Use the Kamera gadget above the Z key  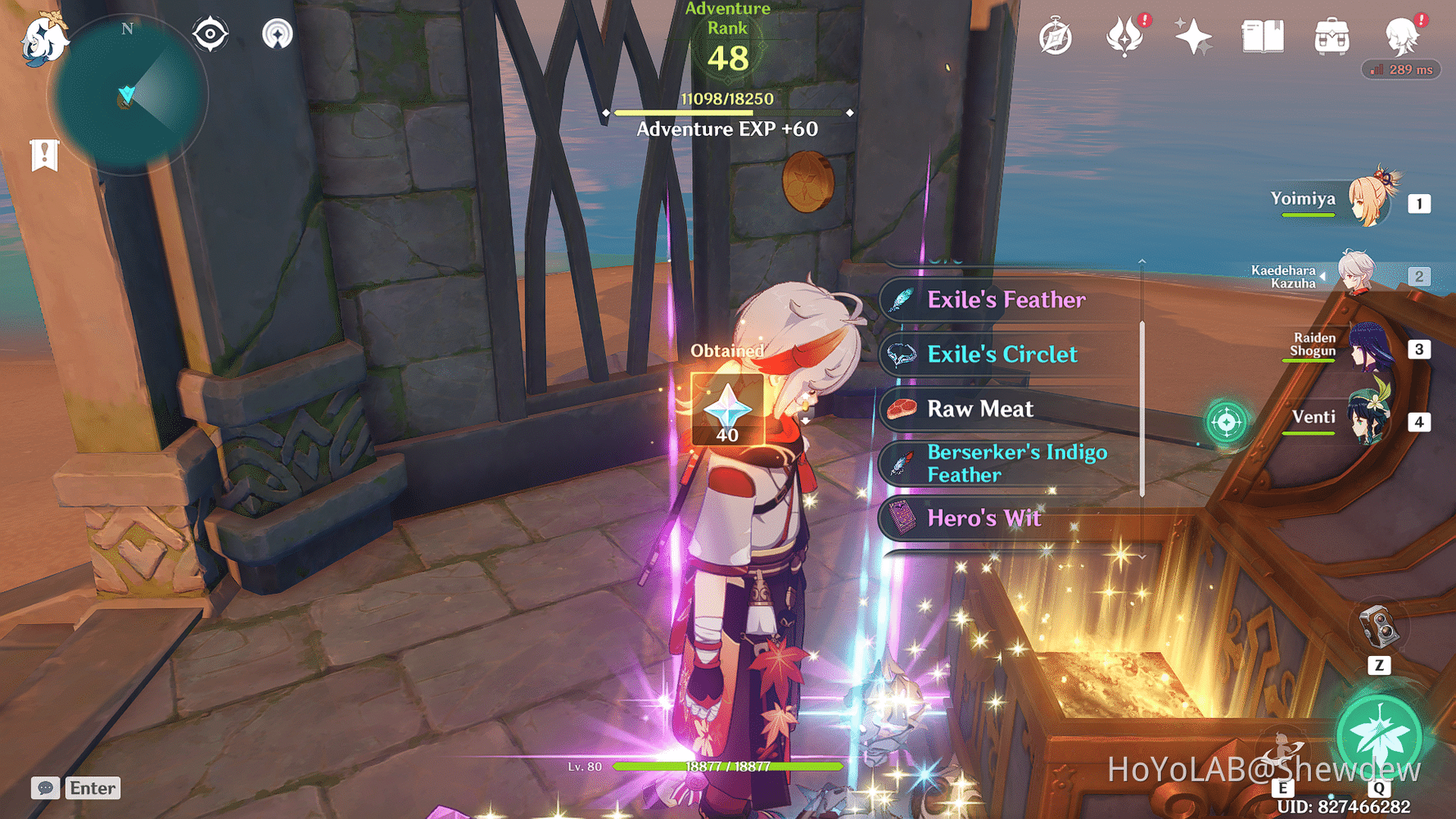tap(1381, 627)
